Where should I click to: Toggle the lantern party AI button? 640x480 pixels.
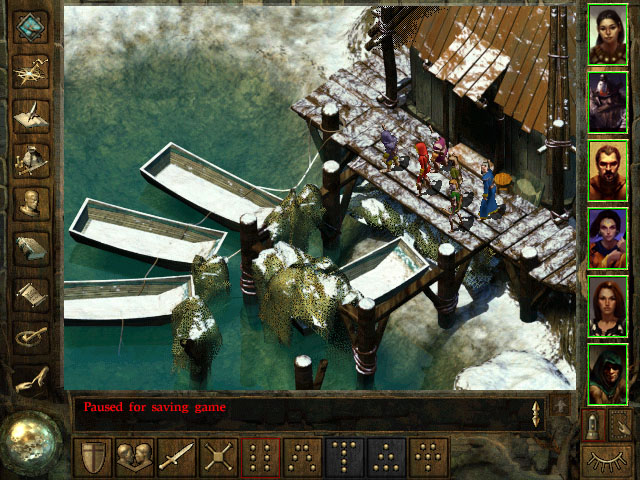pos(595,425)
